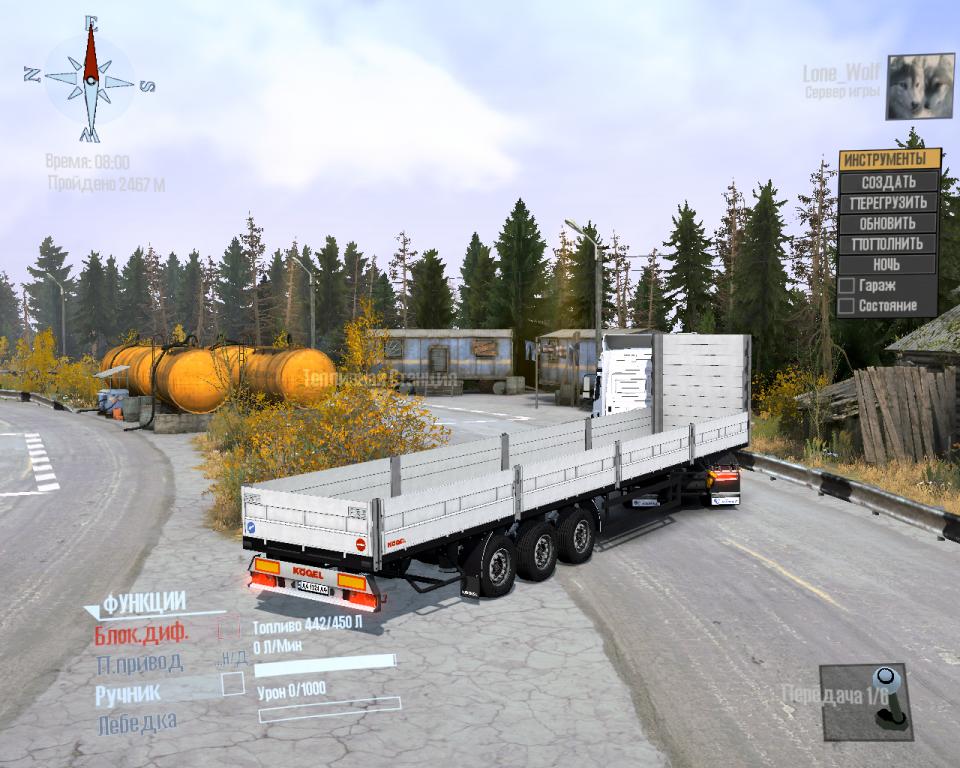Click the compass rose
The height and width of the screenshot is (768, 960).
90,80
